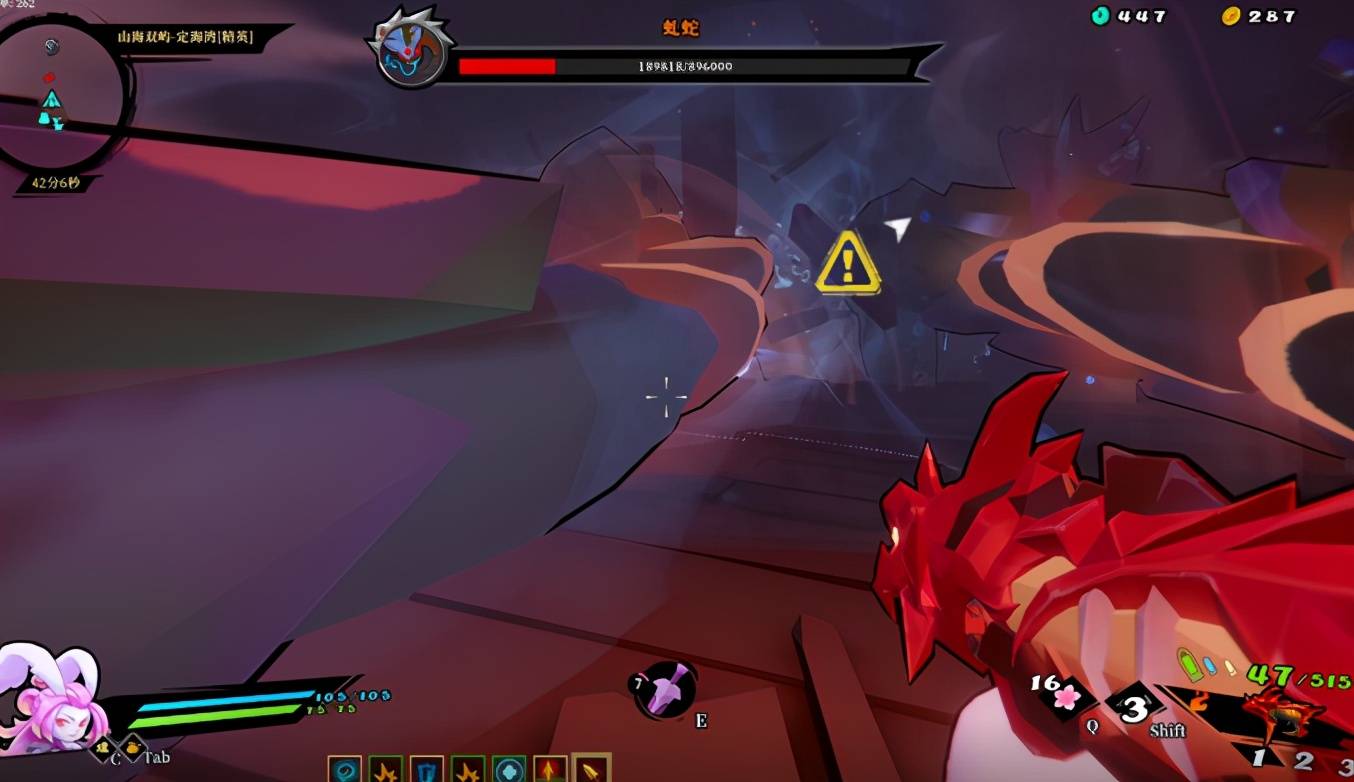Switch to weapon slot 1
The image size is (1354, 782).
[1260, 758]
